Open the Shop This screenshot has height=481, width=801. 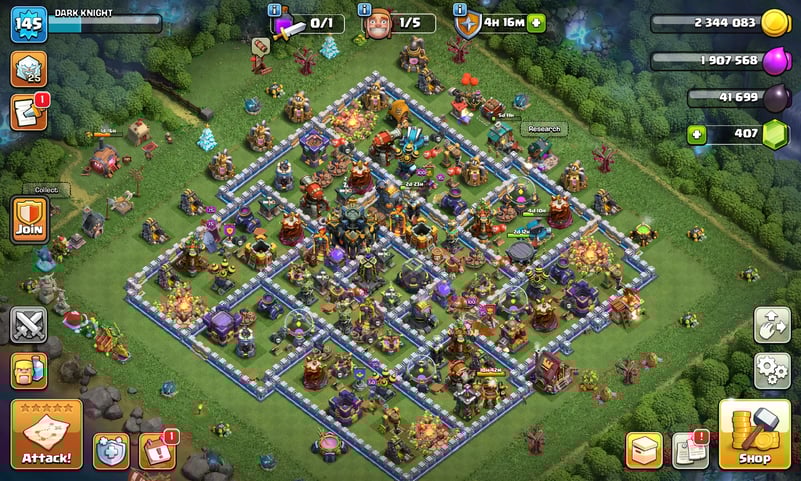(x=755, y=435)
